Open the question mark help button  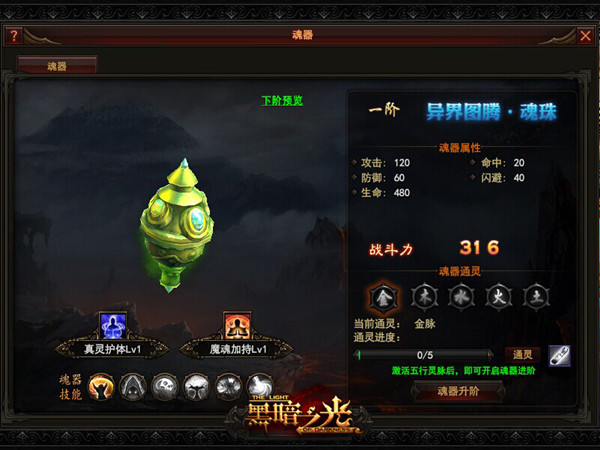(14, 36)
